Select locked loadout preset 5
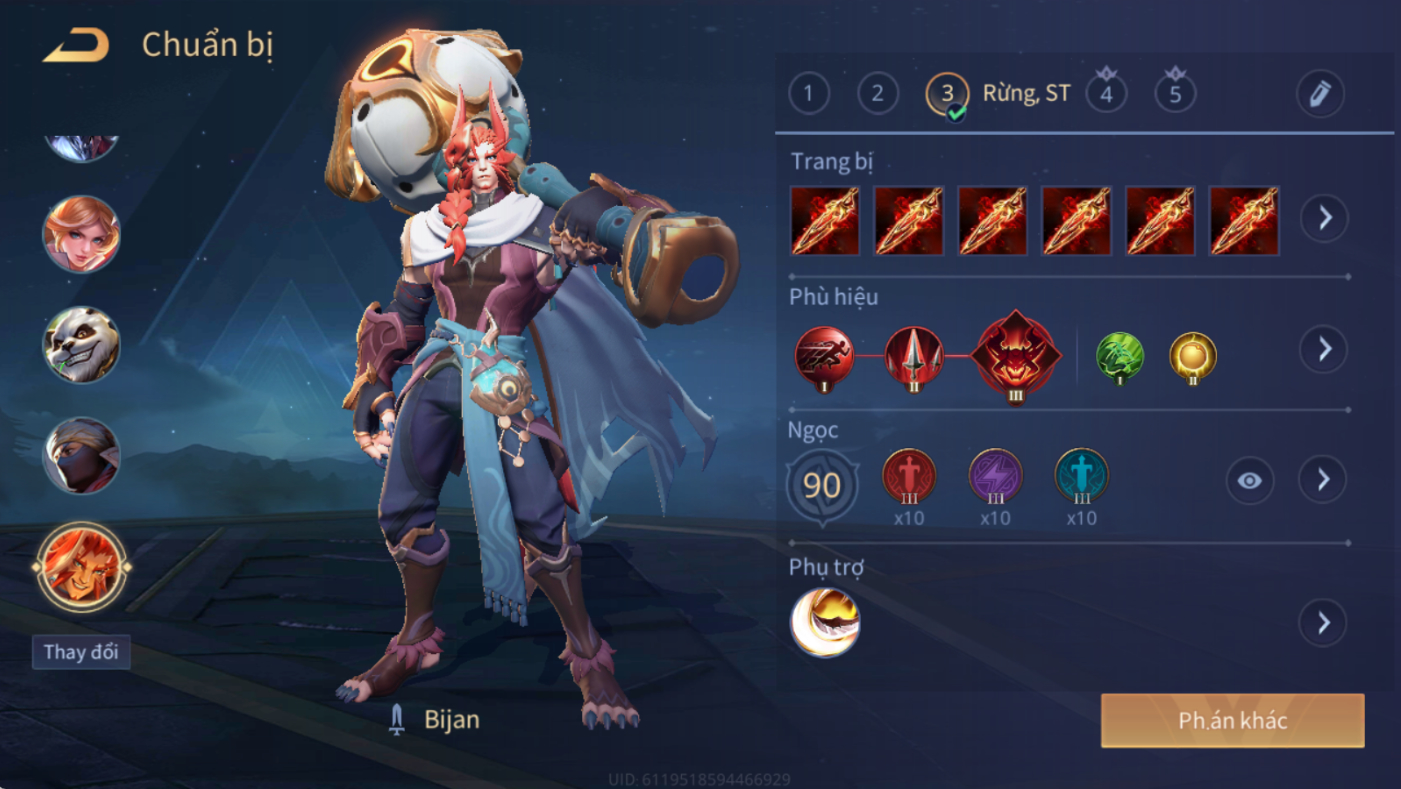This screenshot has height=789, width=1401. pyautogui.click(x=1175, y=94)
